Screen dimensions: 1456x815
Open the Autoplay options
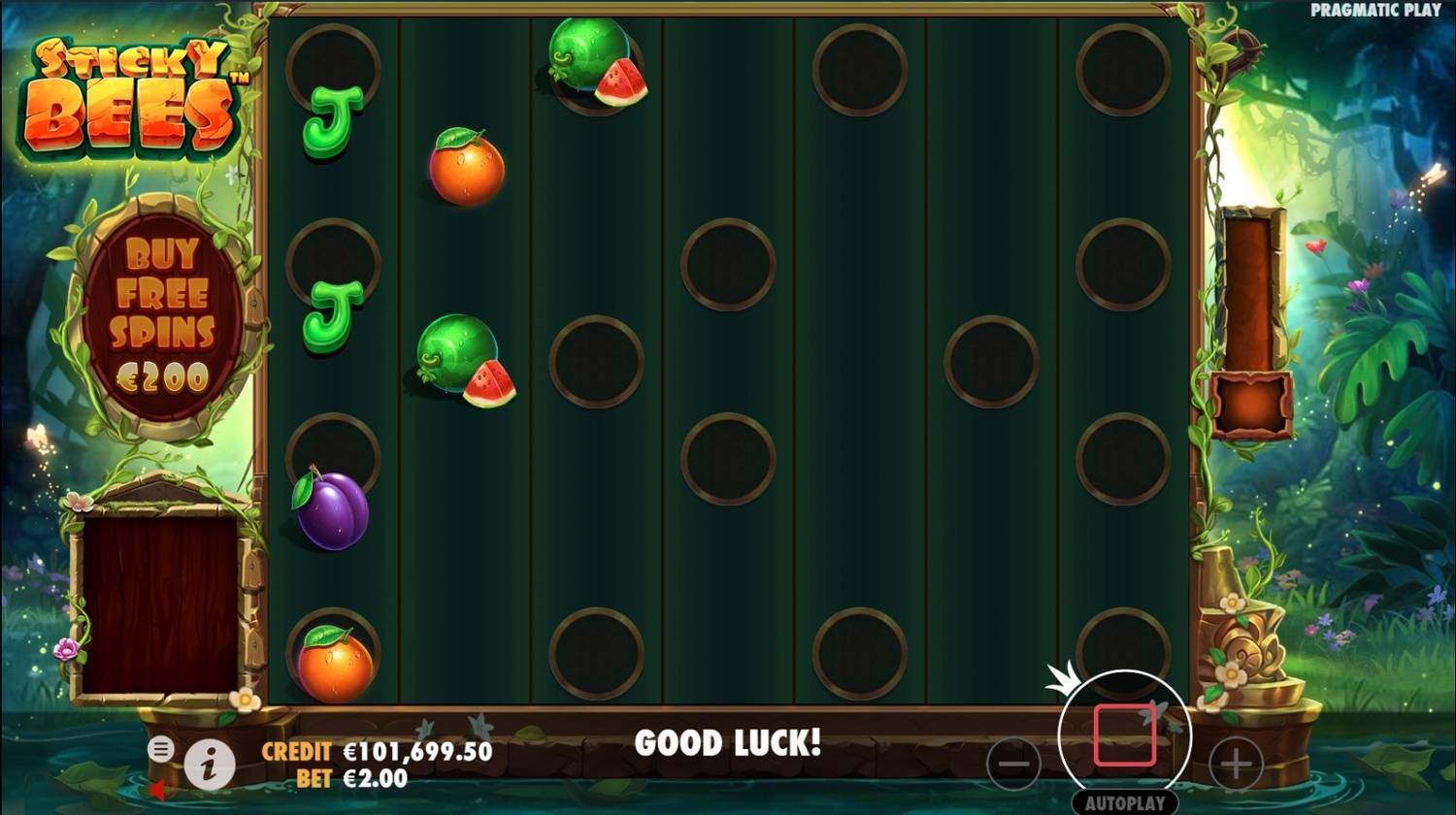1125,803
